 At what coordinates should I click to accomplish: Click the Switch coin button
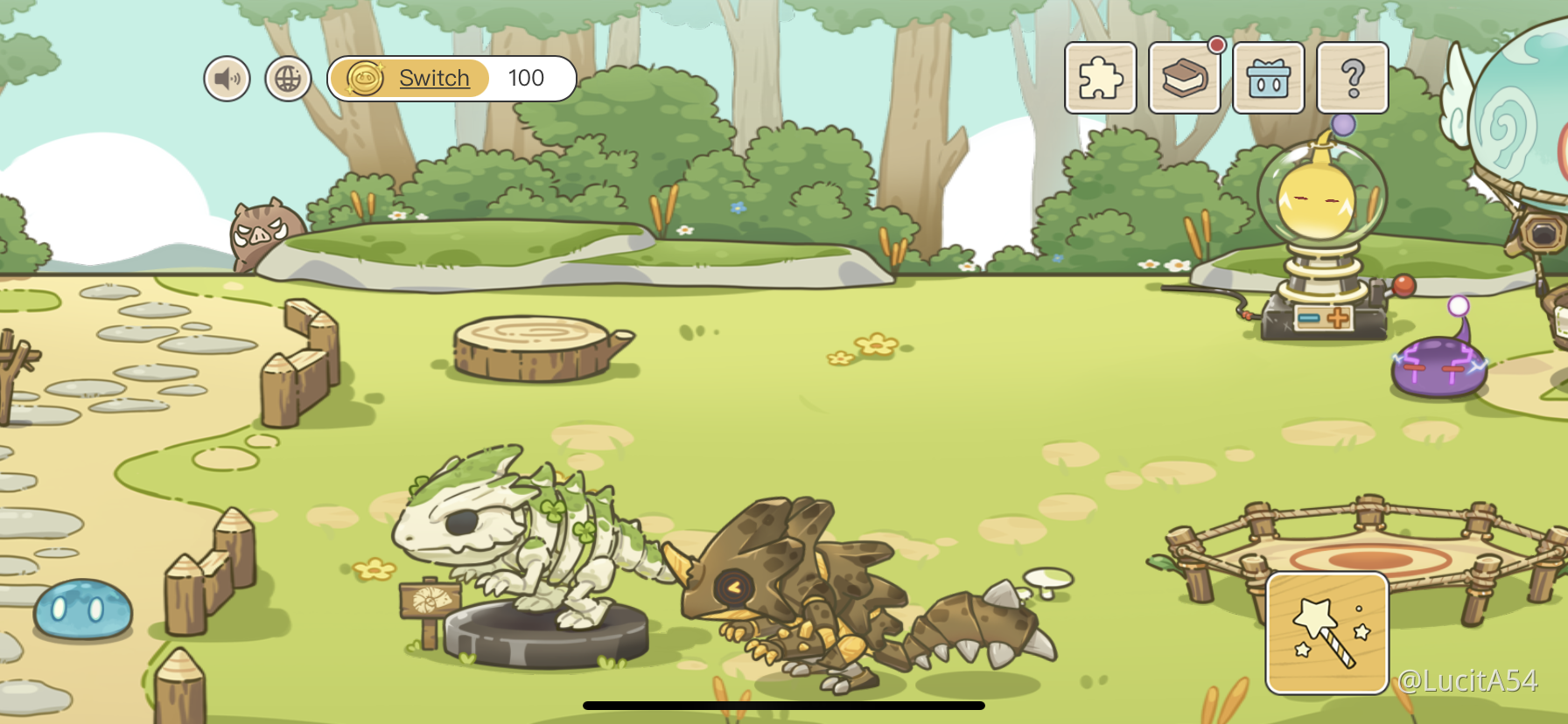click(x=409, y=79)
